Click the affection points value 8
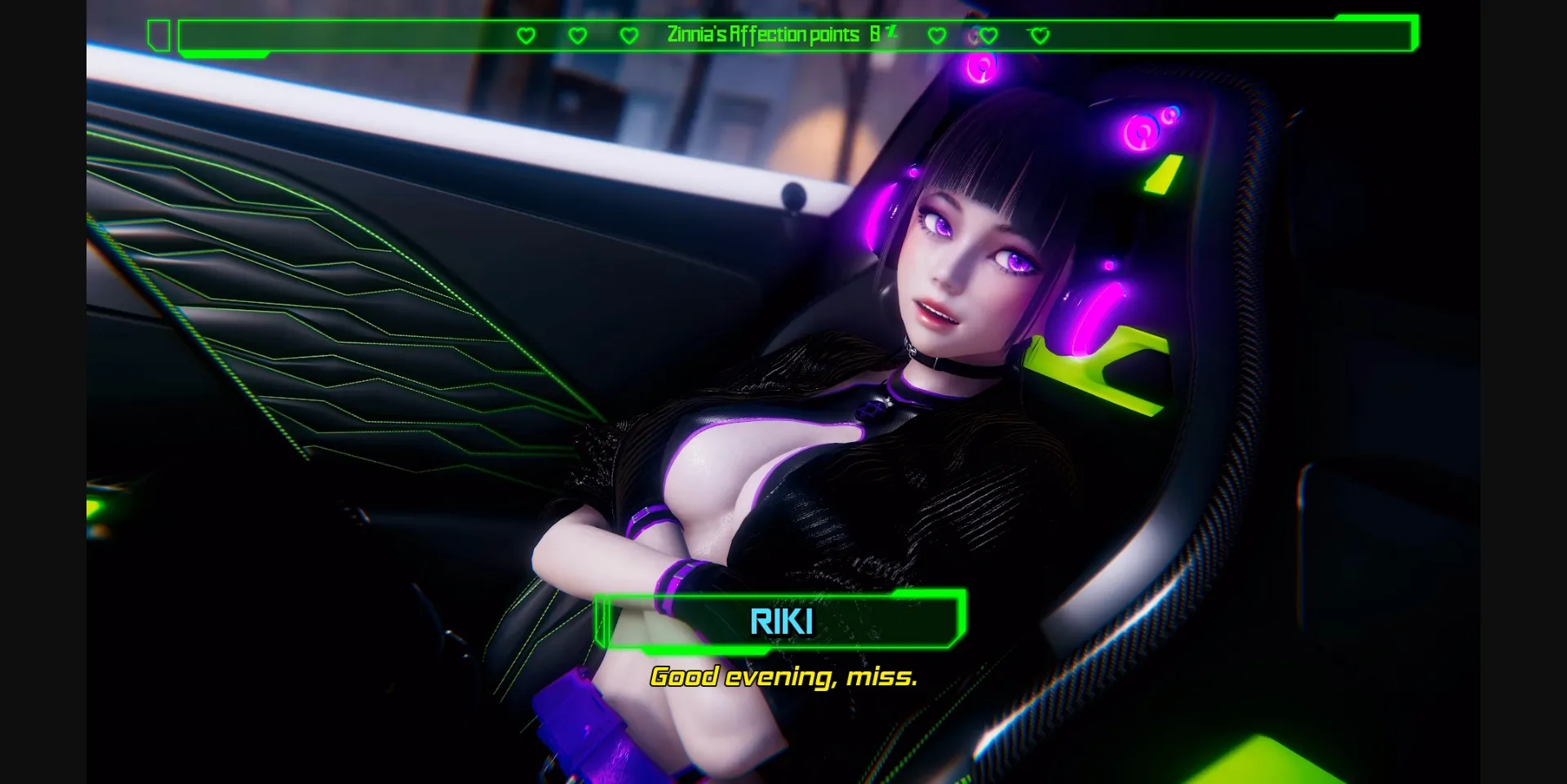 pos(874,34)
